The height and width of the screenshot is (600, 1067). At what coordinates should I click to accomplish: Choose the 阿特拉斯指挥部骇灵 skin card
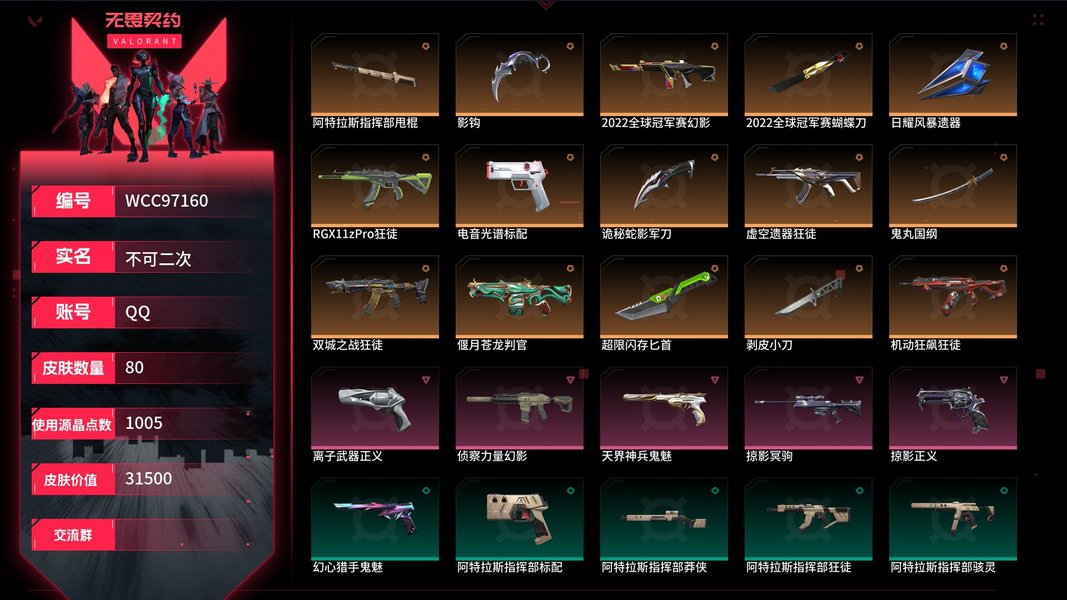(952, 519)
